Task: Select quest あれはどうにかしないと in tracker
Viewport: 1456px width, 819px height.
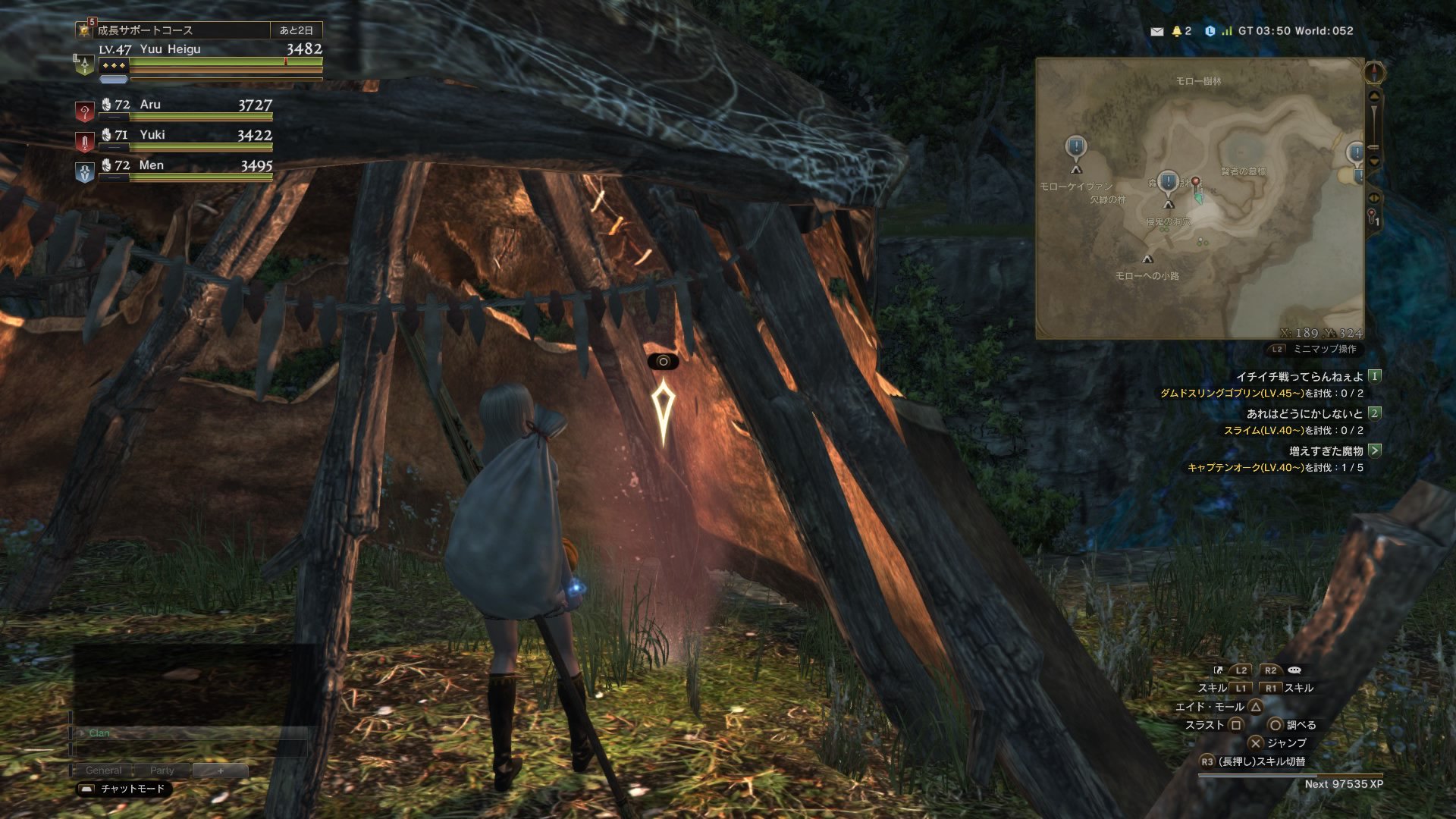Action: point(1304,413)
